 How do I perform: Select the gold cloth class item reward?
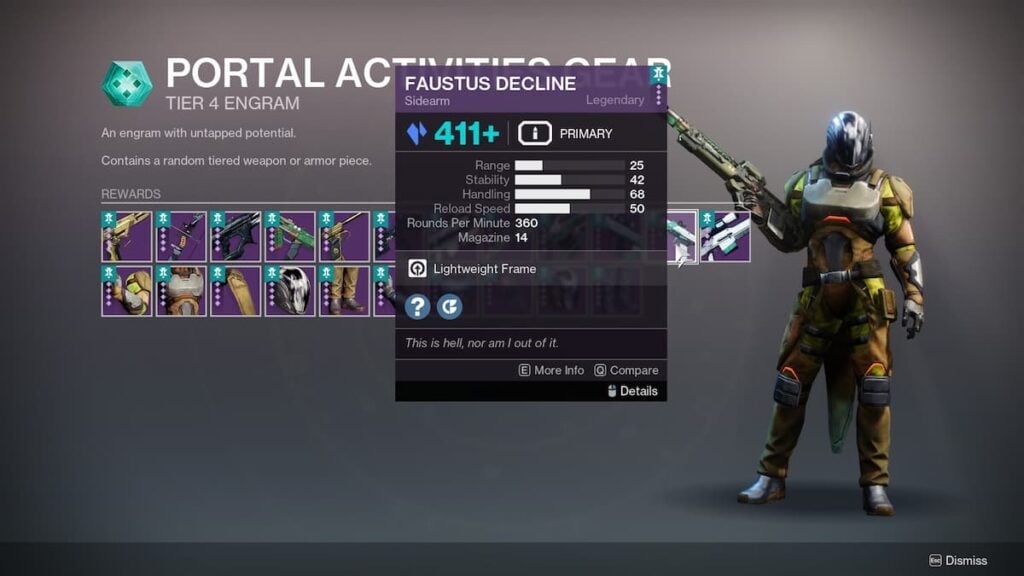click(236, 291)
